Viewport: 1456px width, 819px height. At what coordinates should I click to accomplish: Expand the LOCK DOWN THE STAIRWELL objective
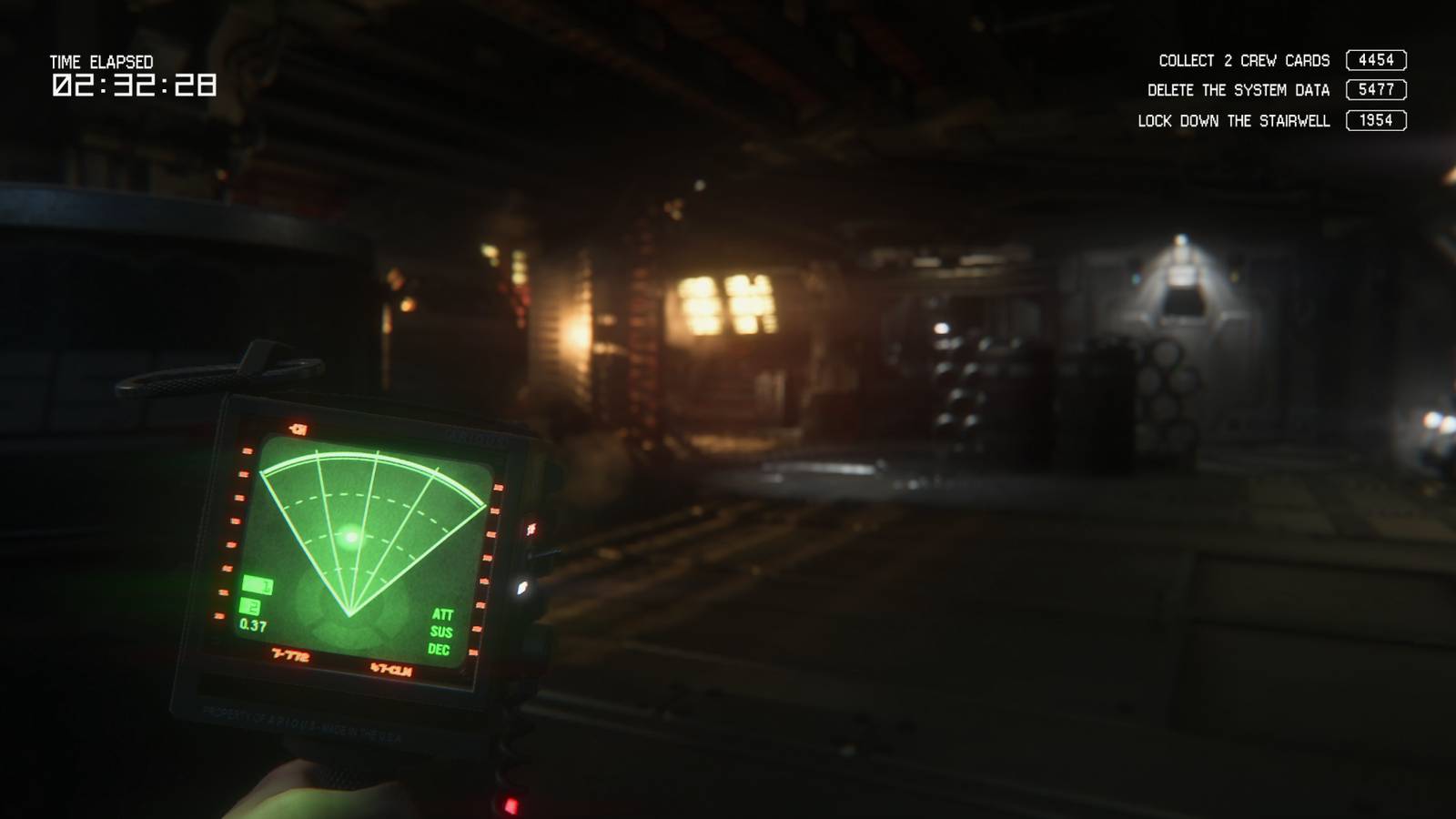click(x=1233, y=119)
